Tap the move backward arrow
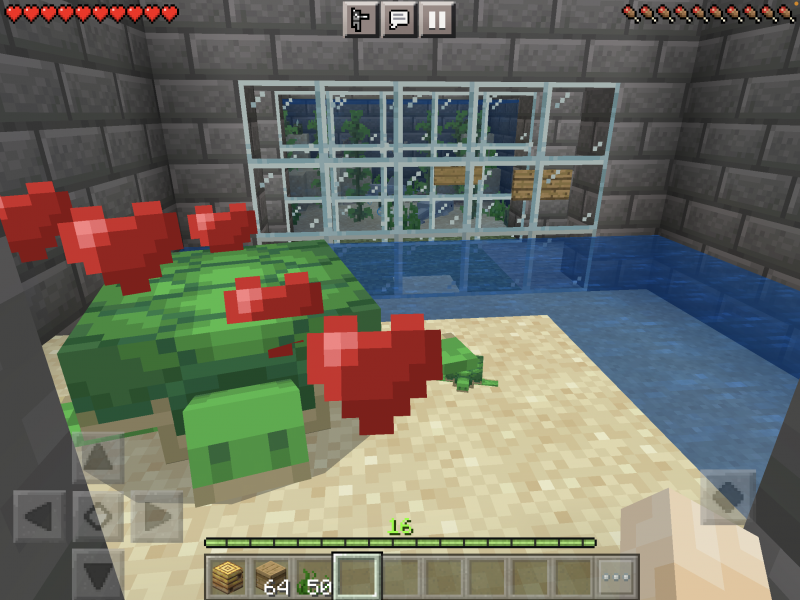The image size is (800, 600). click(99, 574)
